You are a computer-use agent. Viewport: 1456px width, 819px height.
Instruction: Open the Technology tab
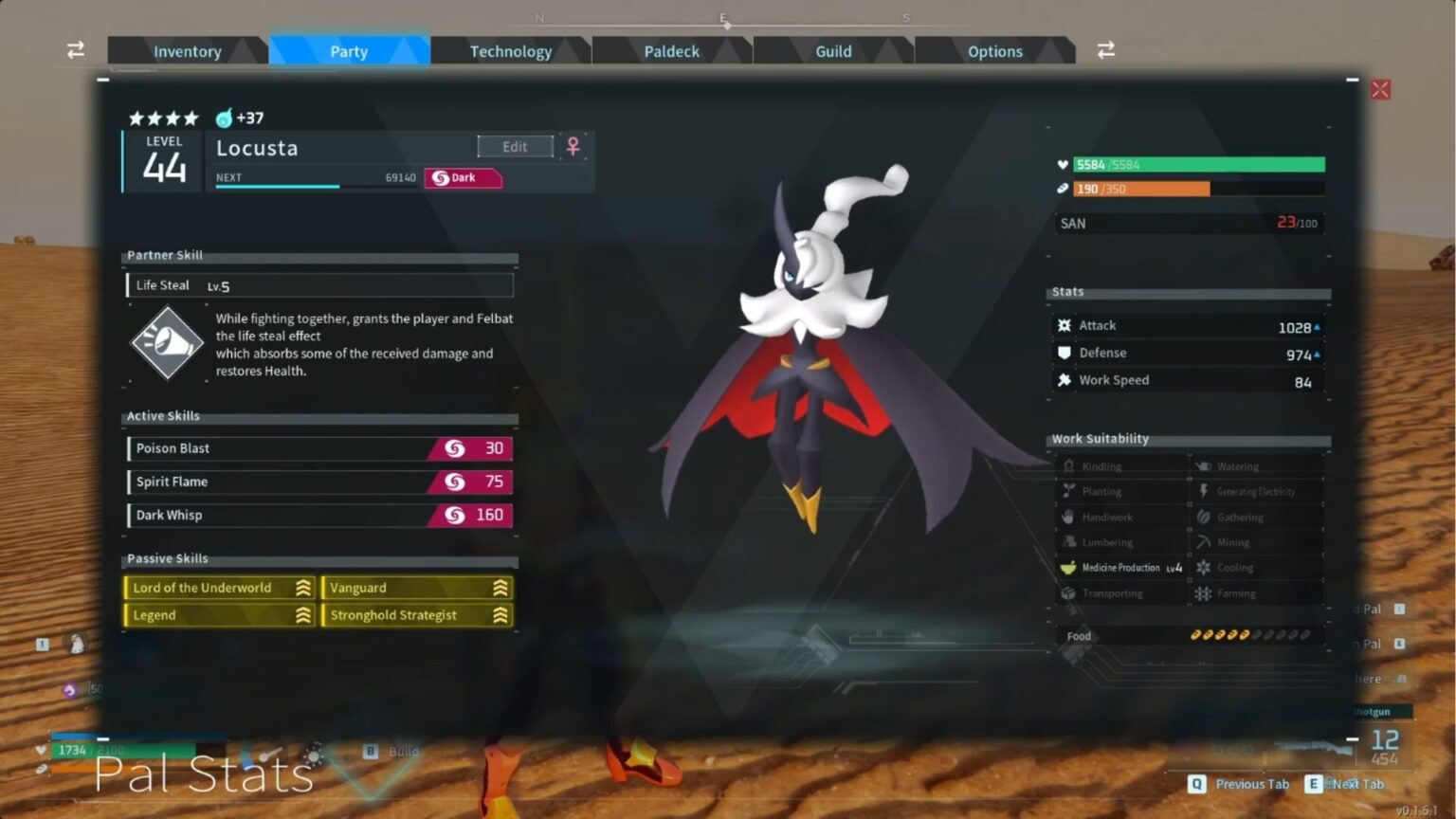pos(510,51)
